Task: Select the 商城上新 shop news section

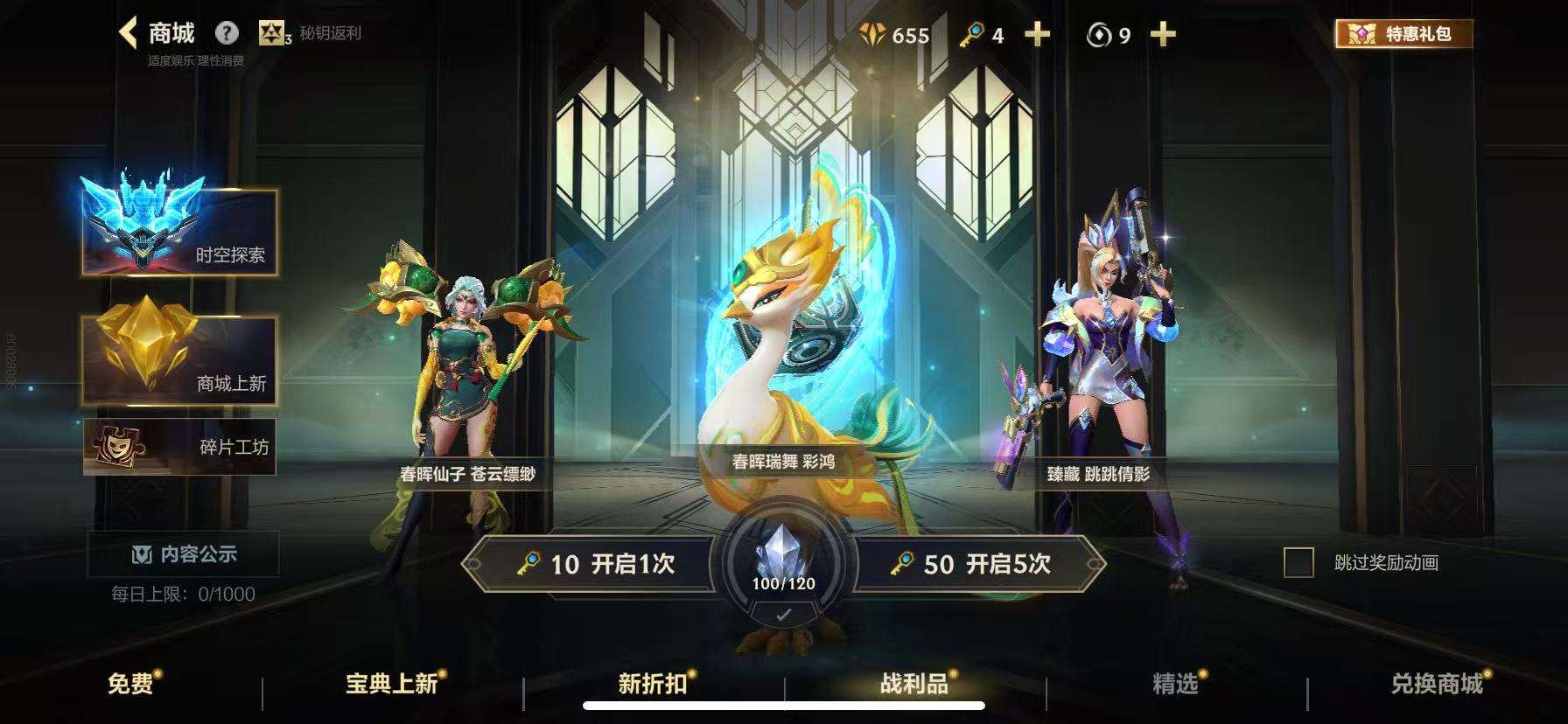Action: point(178,382)
